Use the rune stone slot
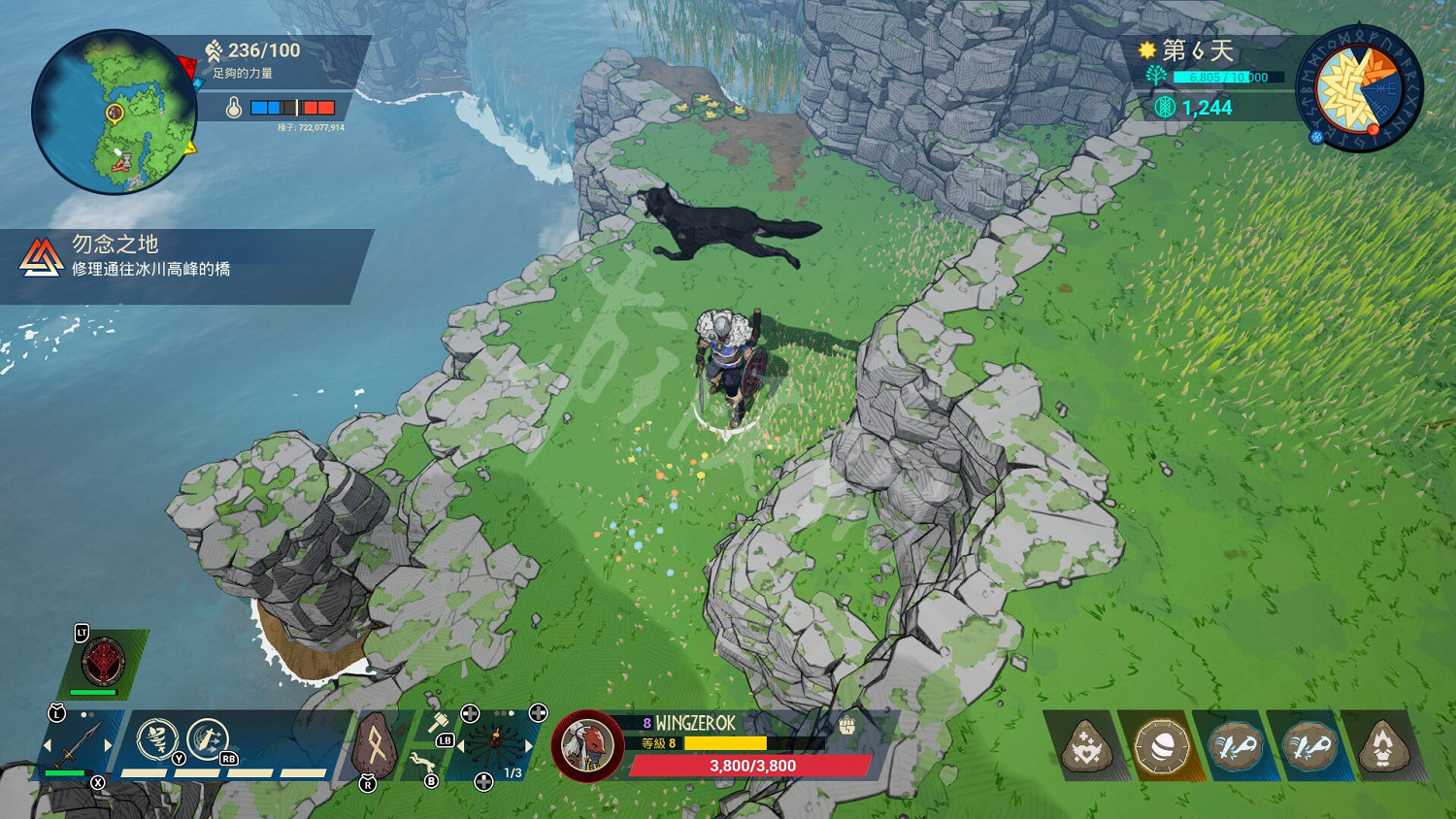The width and height of the screenshot is (1456, 819). point(374,746)
